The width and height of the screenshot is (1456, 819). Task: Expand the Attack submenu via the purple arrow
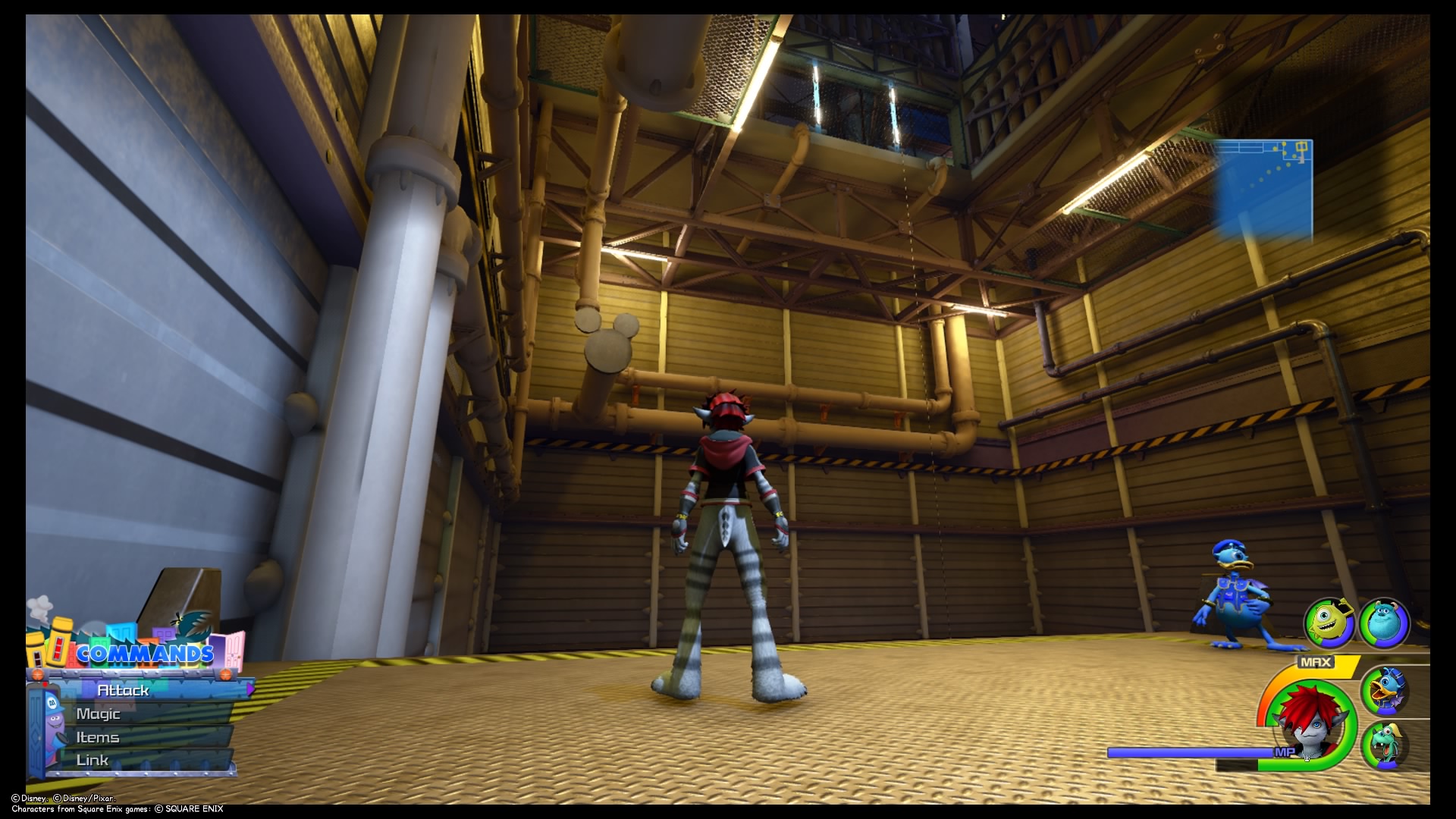[x=250, y=690]
